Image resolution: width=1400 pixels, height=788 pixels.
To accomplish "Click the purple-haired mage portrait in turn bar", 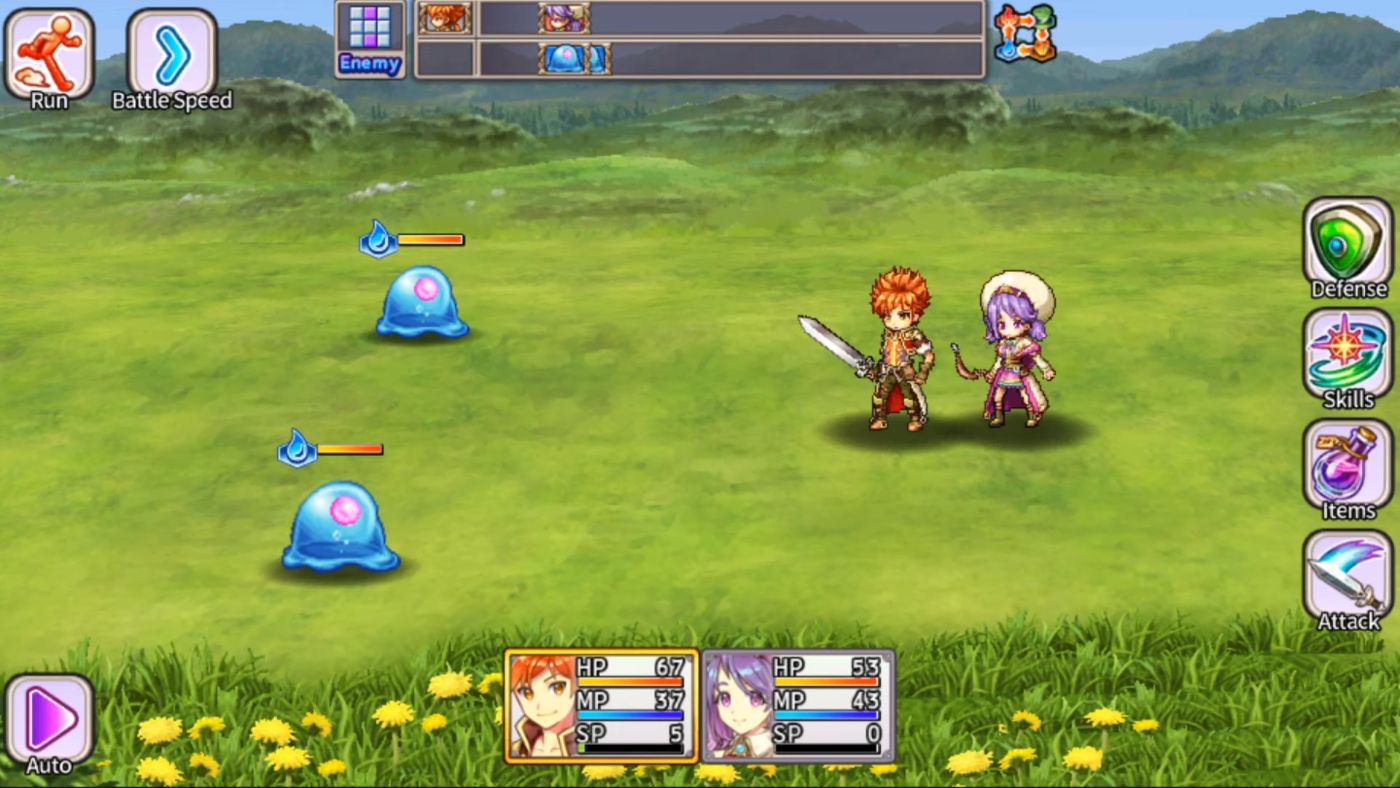I will (x=563, y=17).
